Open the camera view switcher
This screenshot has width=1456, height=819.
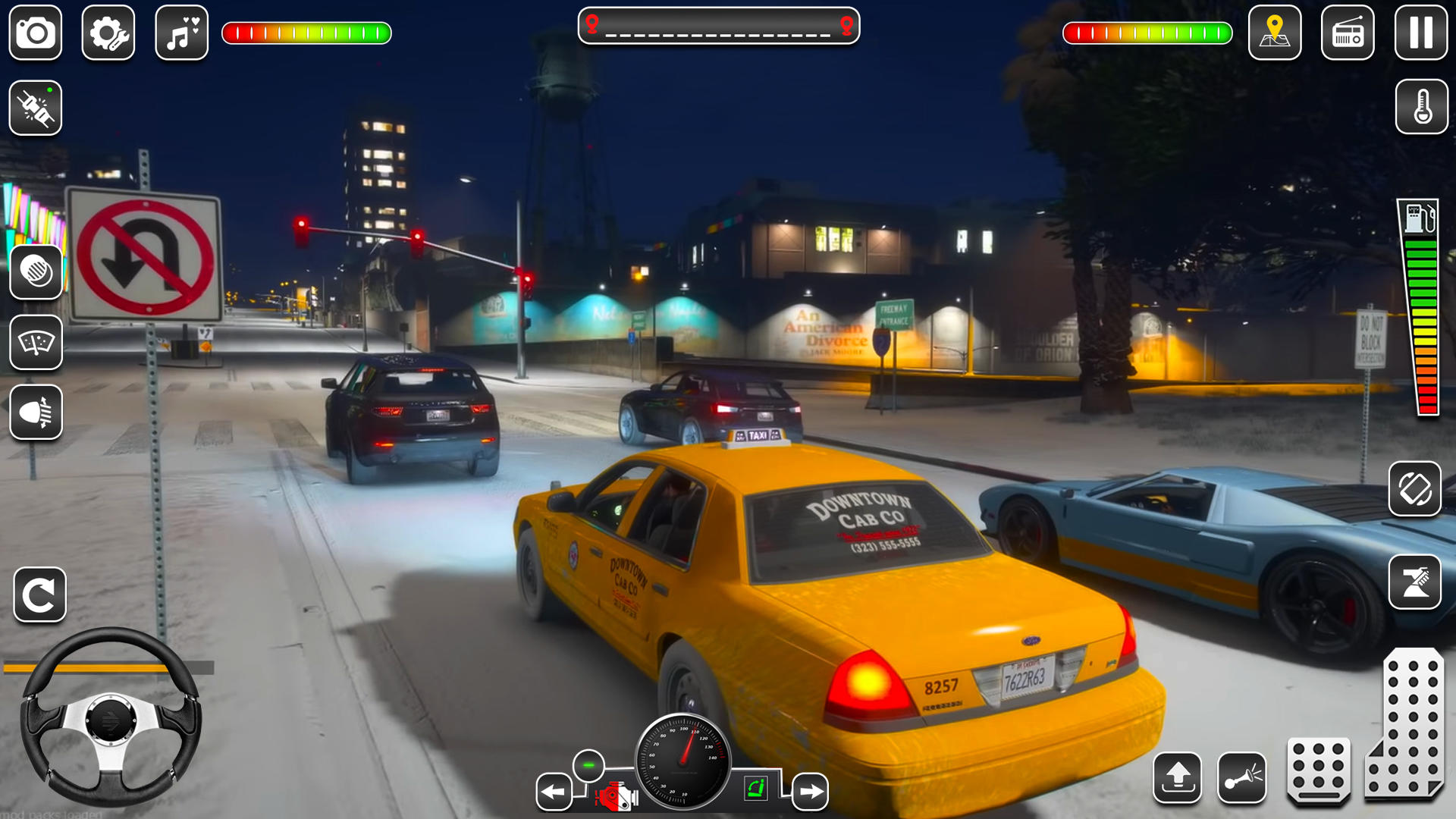35,33
